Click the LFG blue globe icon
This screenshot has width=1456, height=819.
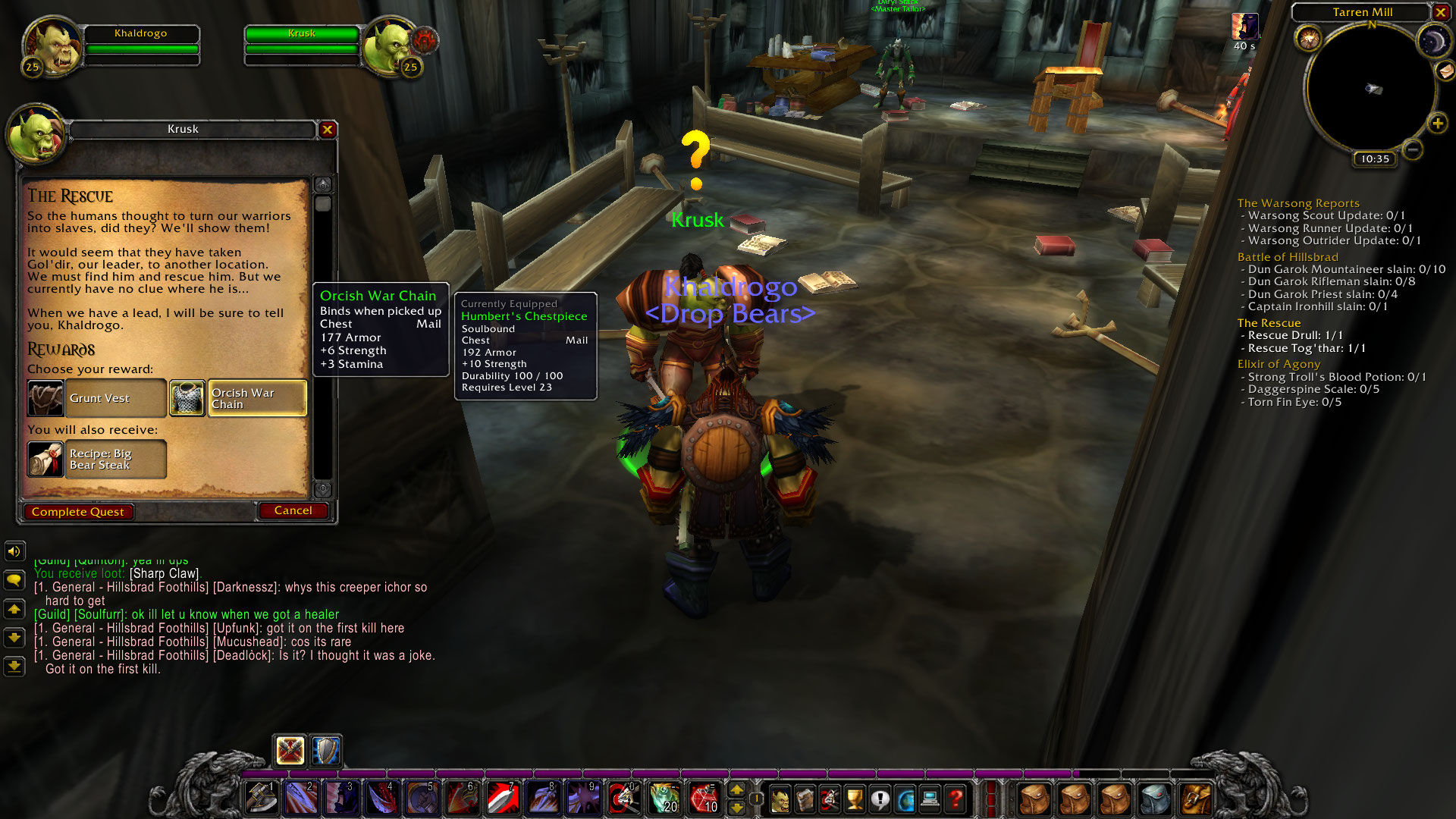tap(905, 797)
